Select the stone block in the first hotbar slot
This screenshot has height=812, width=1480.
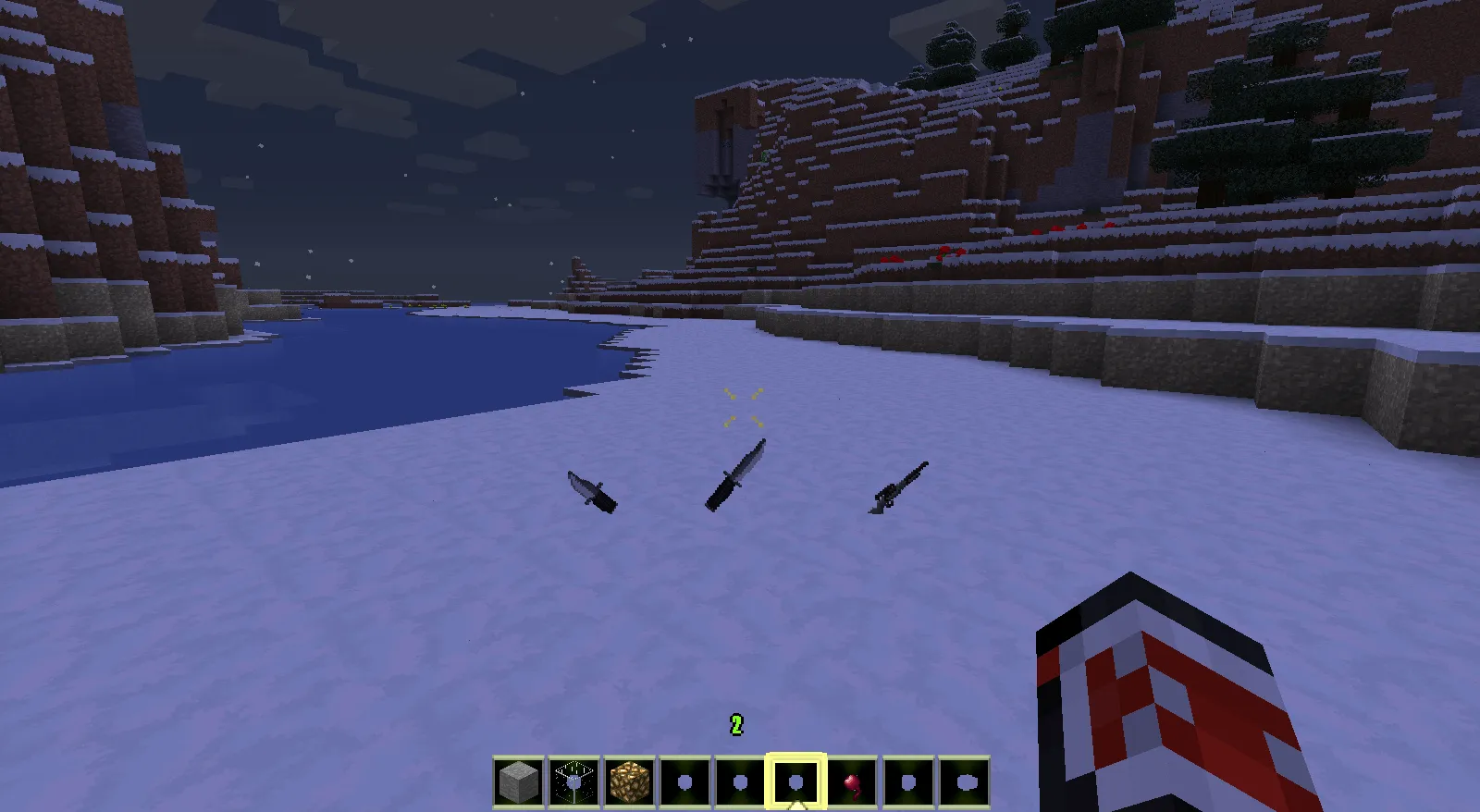pyautogui.click(x=519, y=781)
